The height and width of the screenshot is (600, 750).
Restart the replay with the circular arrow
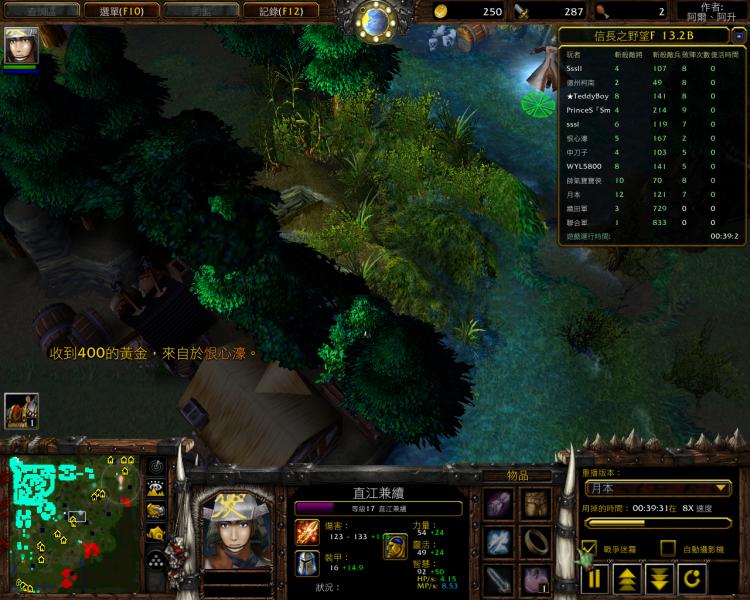(x=692, y=578)
